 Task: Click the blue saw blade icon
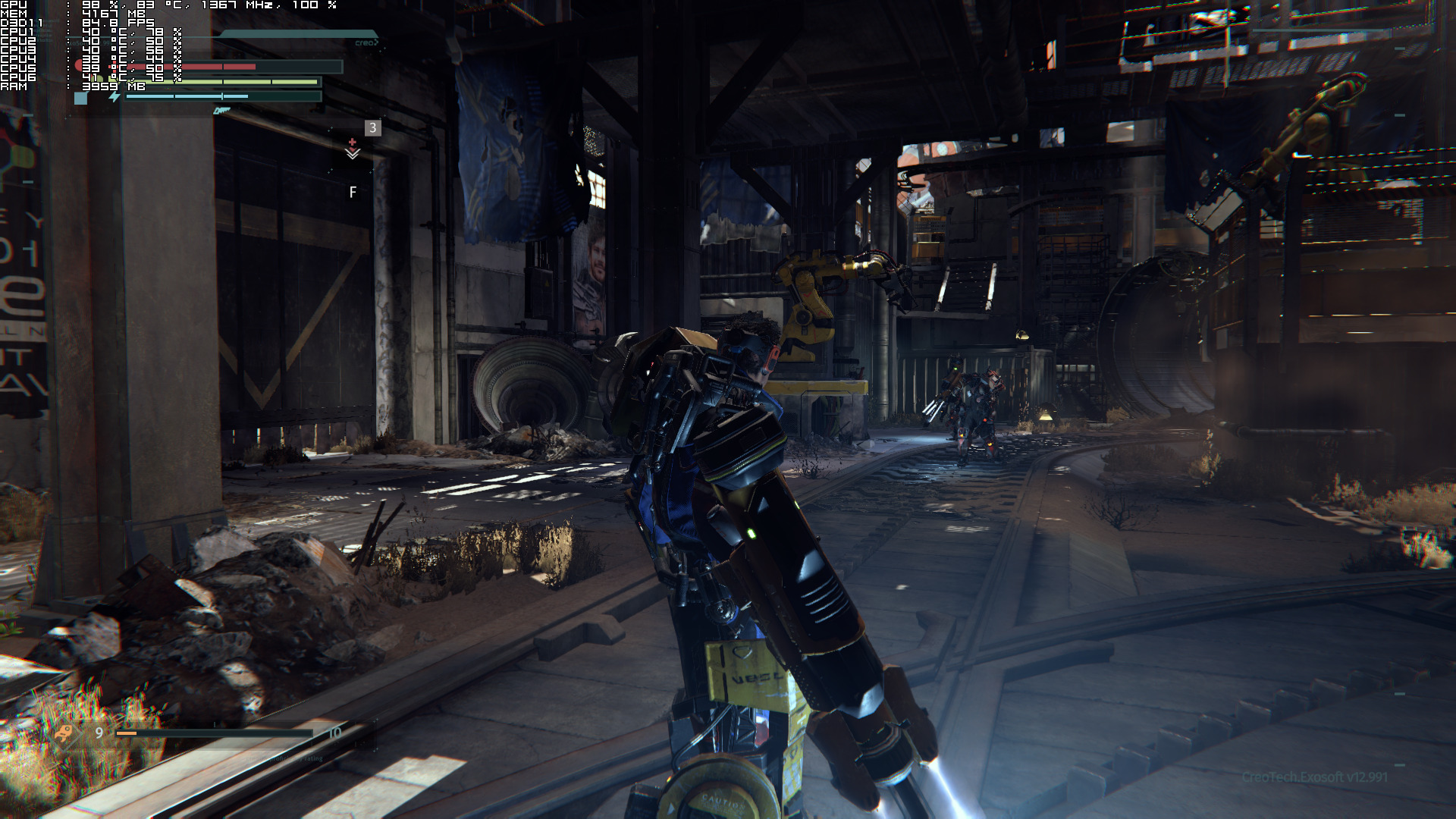coord(221,111)
